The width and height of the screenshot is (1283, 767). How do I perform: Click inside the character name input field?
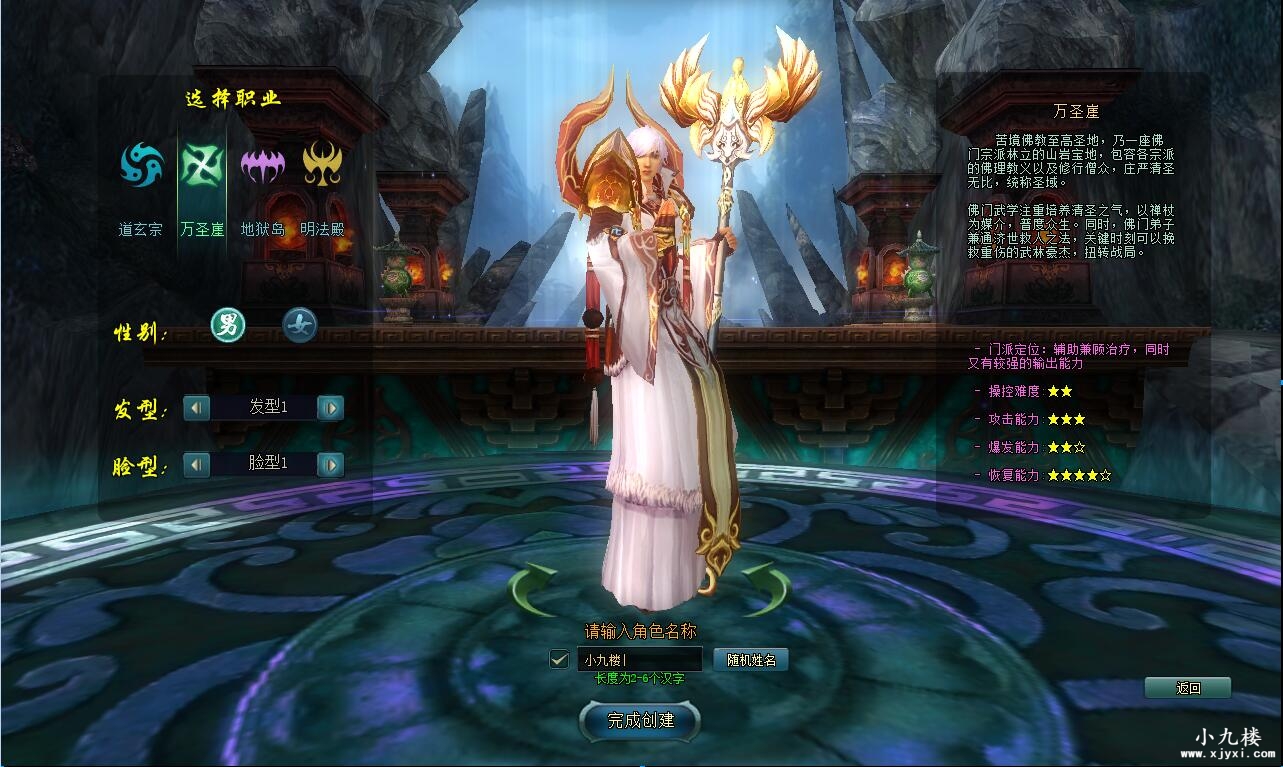[x=640, y=659]
